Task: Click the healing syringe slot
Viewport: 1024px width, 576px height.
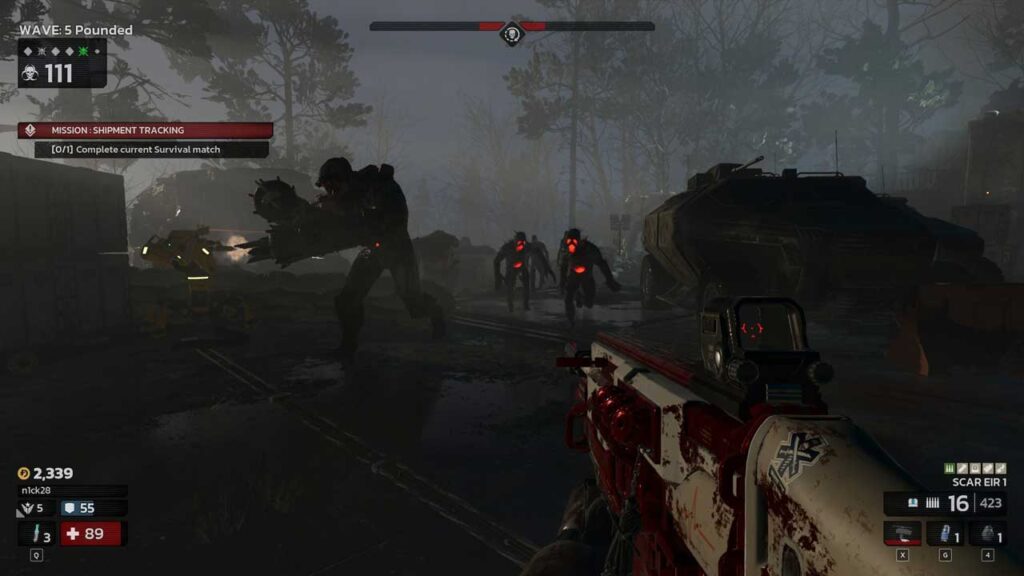Action: point(37,535)
